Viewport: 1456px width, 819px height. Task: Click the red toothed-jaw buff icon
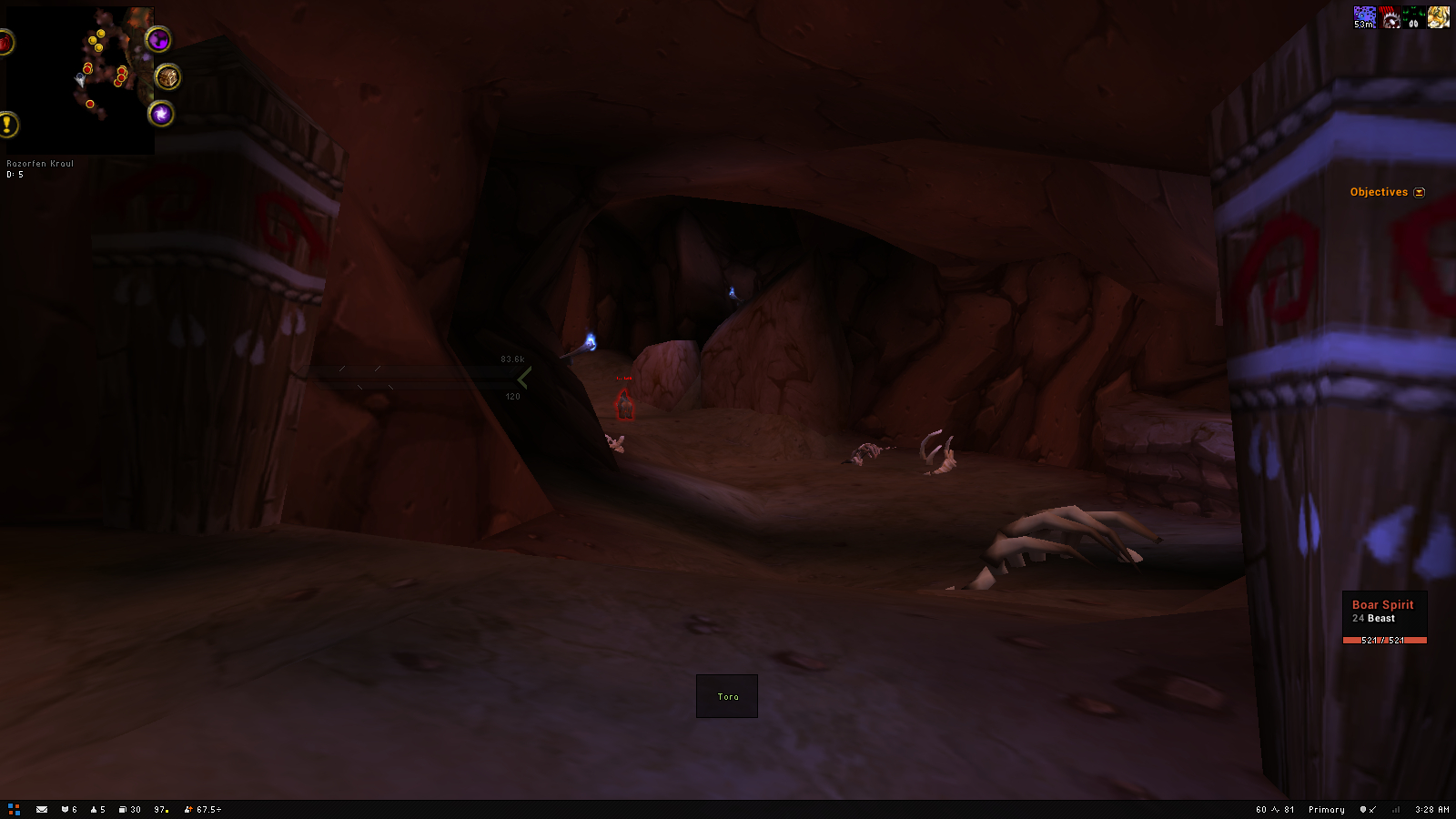pos(1390,17)
